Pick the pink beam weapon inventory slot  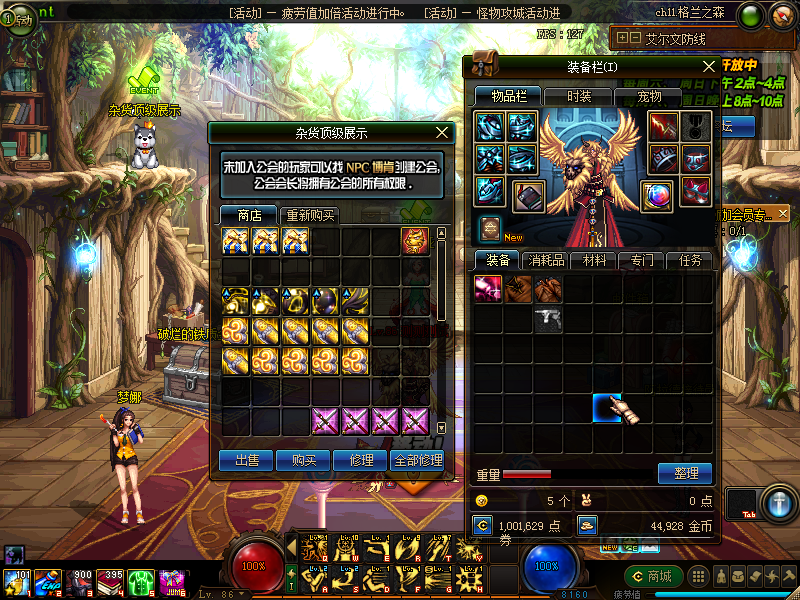click(x=488, y=289)
